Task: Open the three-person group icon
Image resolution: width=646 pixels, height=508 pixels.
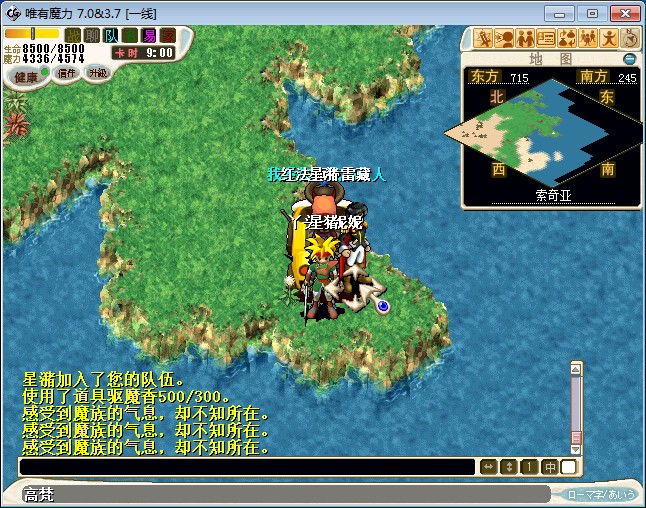Action: (588, 38)
